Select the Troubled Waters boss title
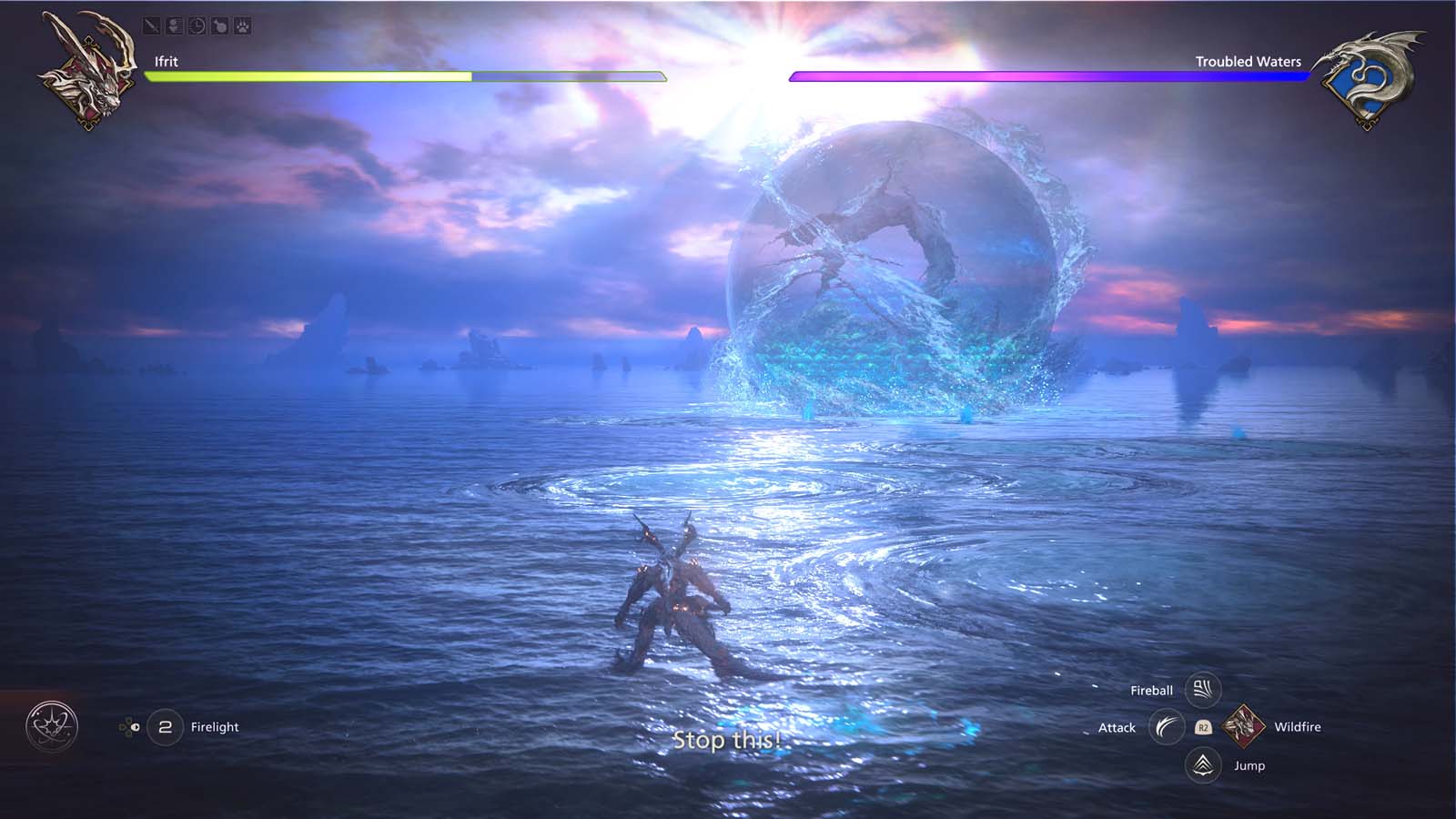 click(x=1249, y=61)
